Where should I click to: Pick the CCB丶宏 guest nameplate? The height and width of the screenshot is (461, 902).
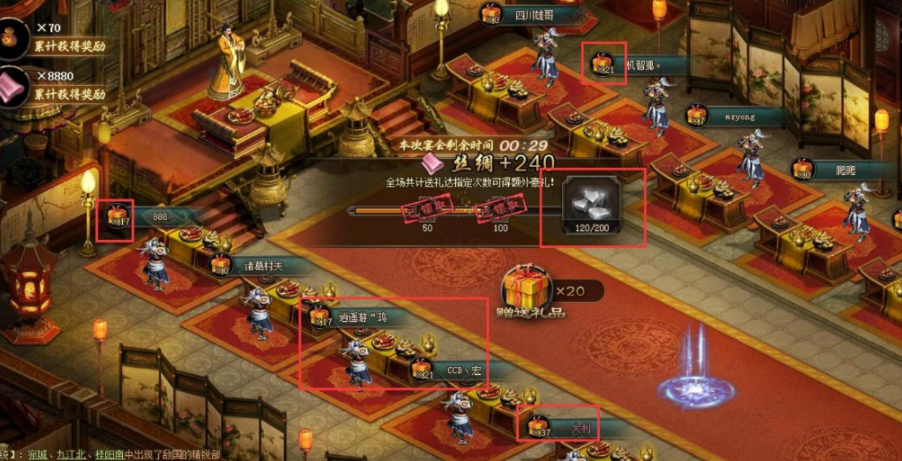[x=460, y=369]
